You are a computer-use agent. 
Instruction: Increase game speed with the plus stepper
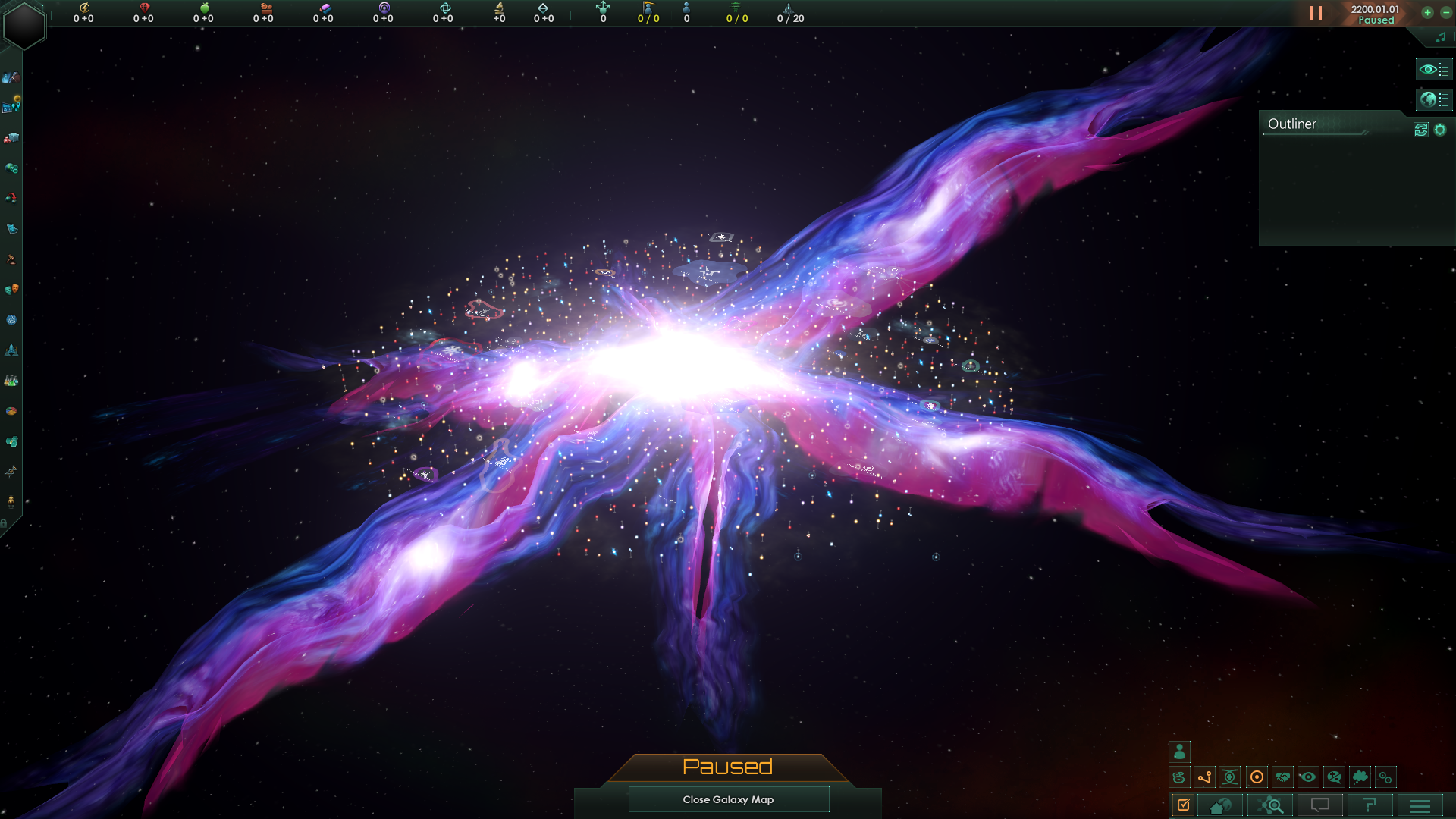1427,12
